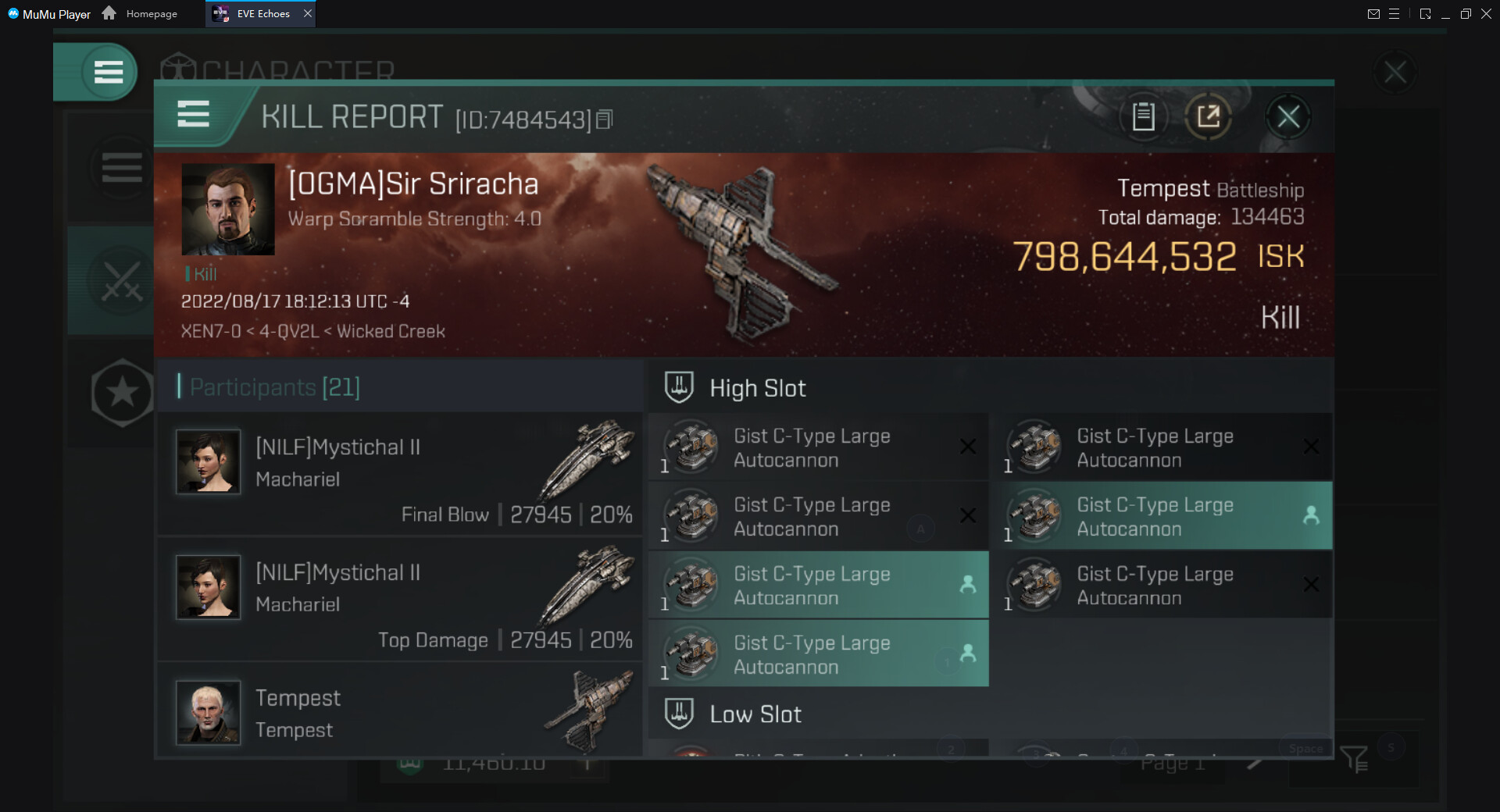Viewport: 1500px width, 812px height.
Task: Open the kill report hamburger menu
Action: pyautogui.click(x=193, y=115)
